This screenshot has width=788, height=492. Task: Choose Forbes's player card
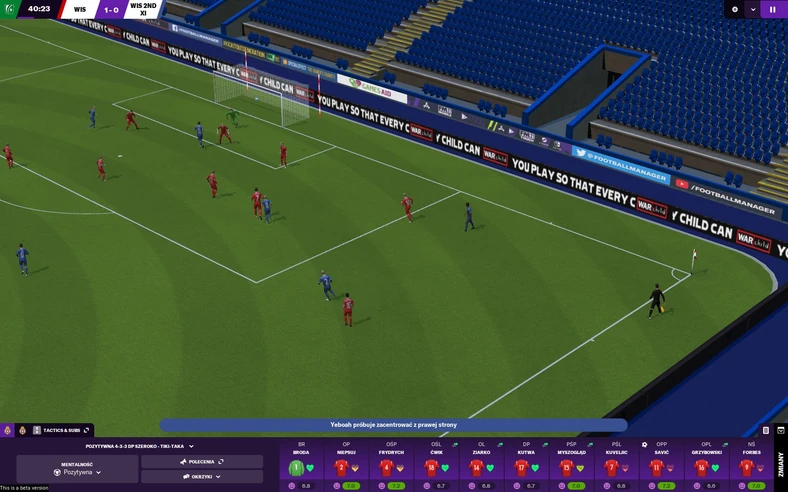pos(751,466)
